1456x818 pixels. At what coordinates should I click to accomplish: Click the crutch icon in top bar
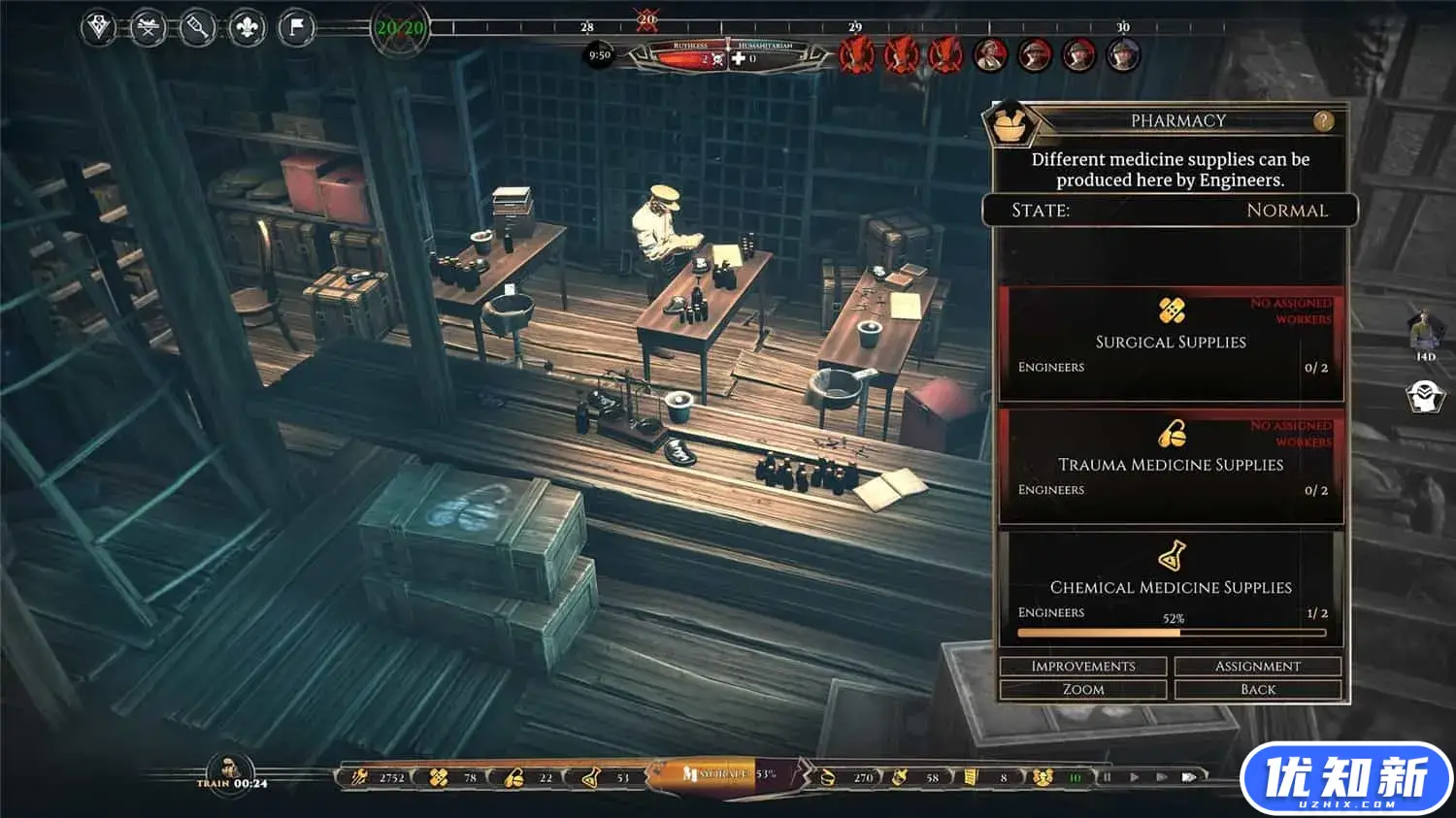pos(197,27)
